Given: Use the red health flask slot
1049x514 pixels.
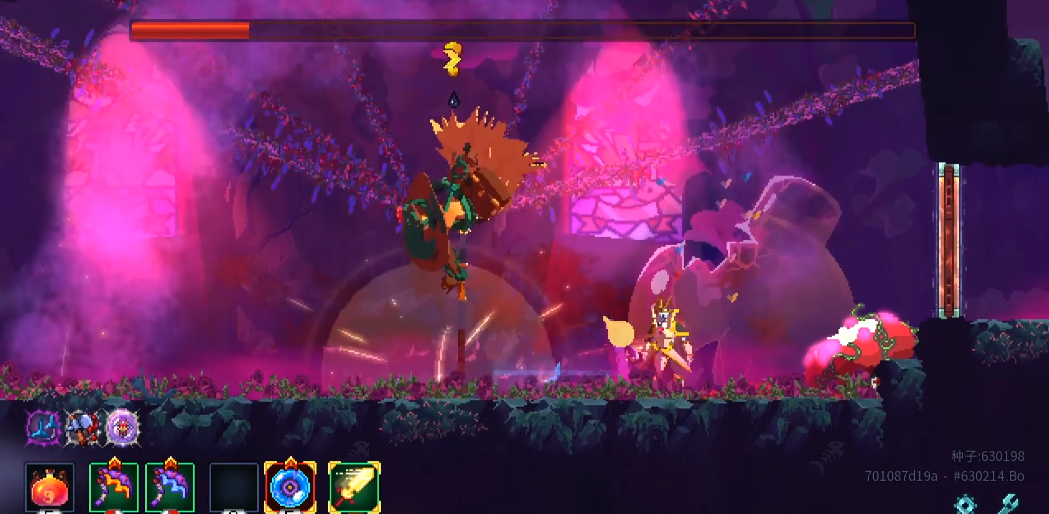Looking at the screenshot, I should click(49, 487).
